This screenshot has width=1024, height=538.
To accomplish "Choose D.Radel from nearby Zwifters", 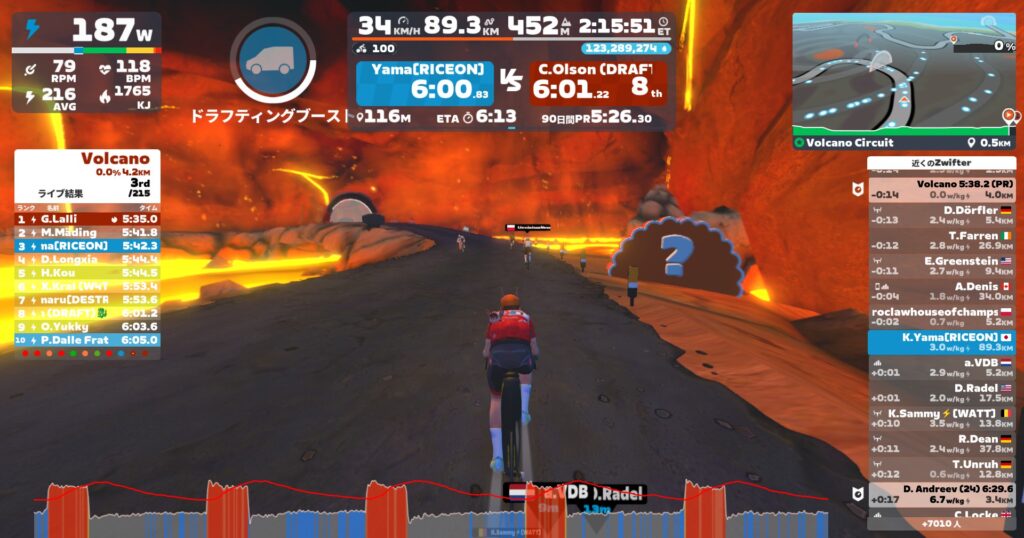I will (940, 393).
